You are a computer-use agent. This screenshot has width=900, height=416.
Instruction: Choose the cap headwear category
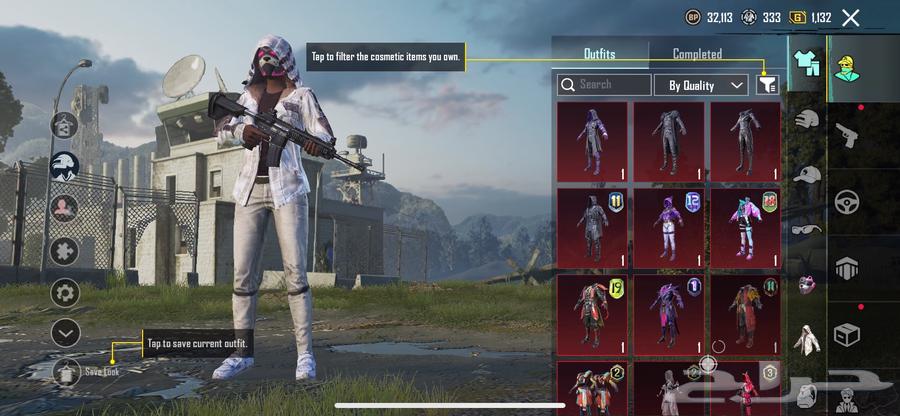(x=806, y=174)
